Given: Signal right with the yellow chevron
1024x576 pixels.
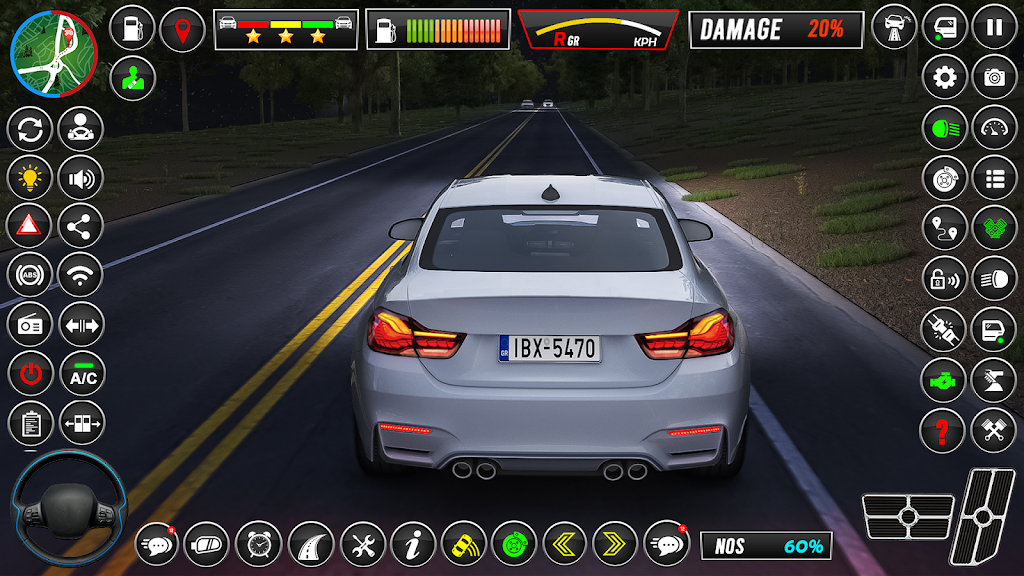Looking at the screenshot, I should 615,544.
